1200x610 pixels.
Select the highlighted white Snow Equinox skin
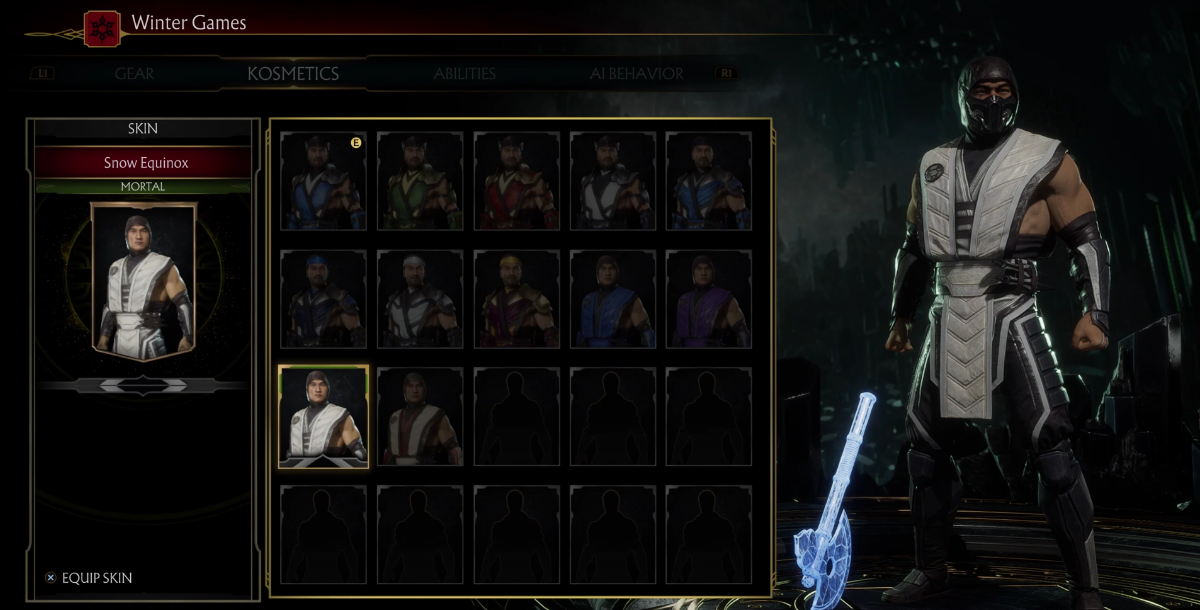[323, 416]
